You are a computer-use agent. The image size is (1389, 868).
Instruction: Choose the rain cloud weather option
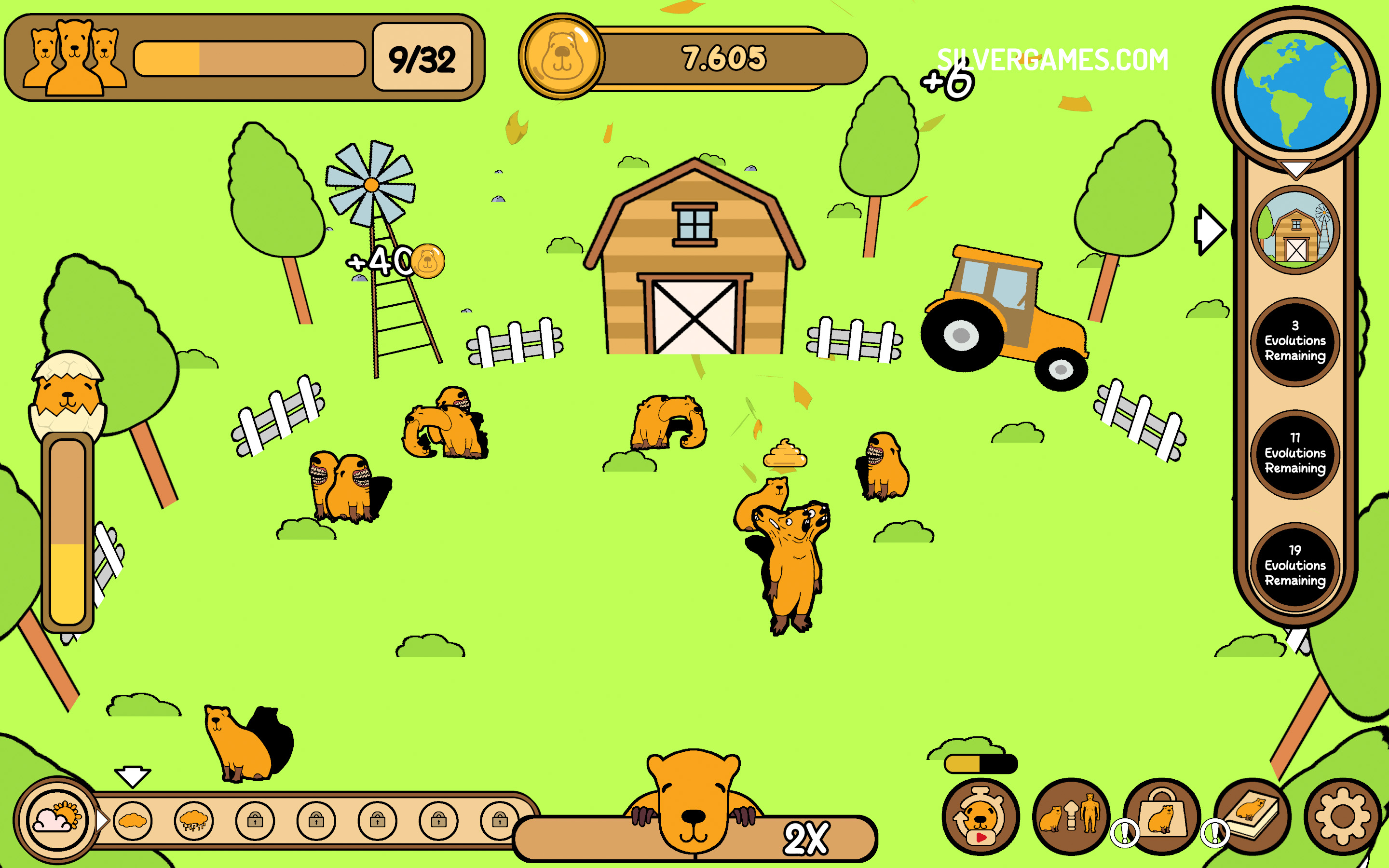[x=193, y=821]
